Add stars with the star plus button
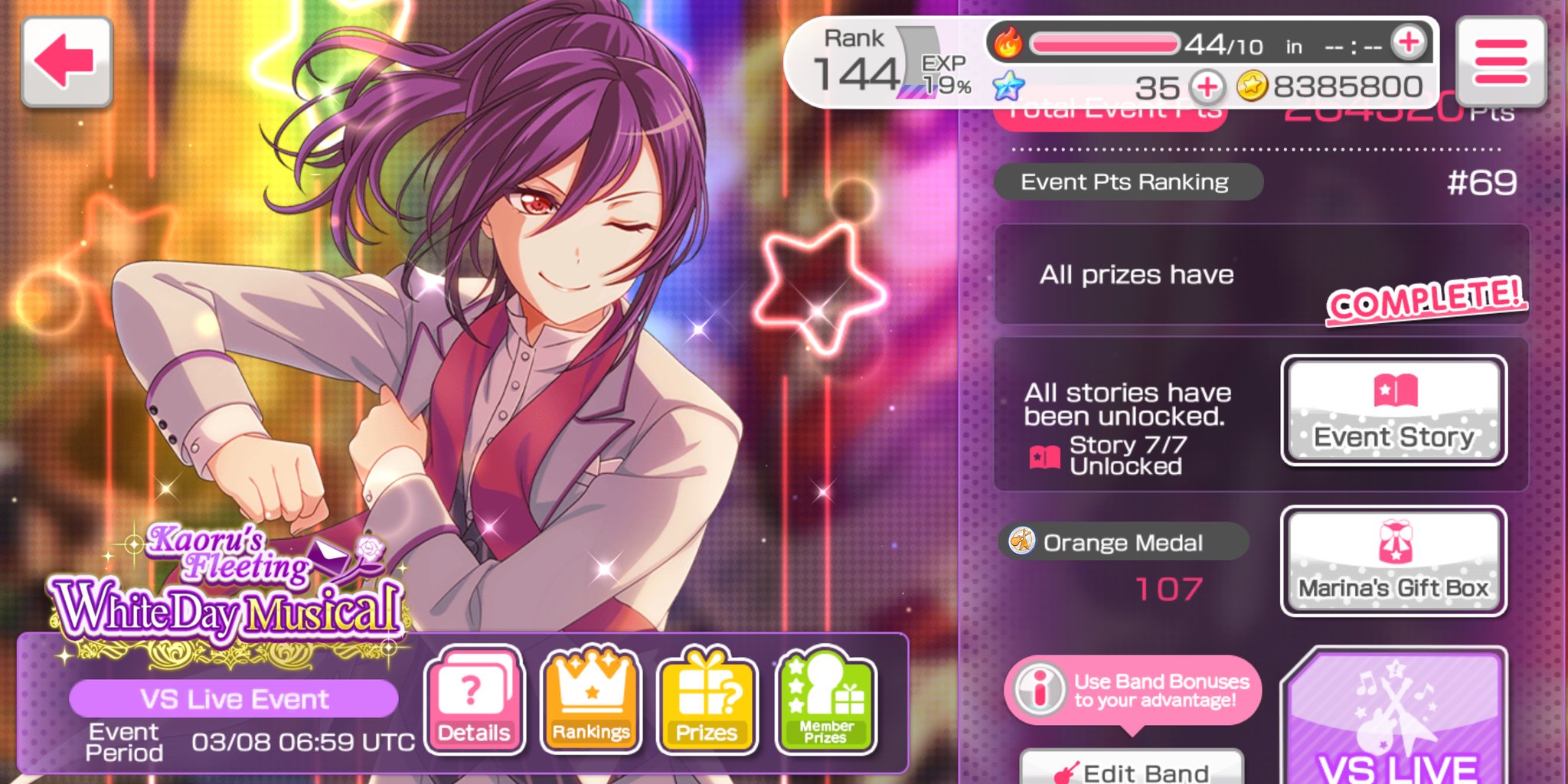The image size is (1568, 784). coord(1207,87)
